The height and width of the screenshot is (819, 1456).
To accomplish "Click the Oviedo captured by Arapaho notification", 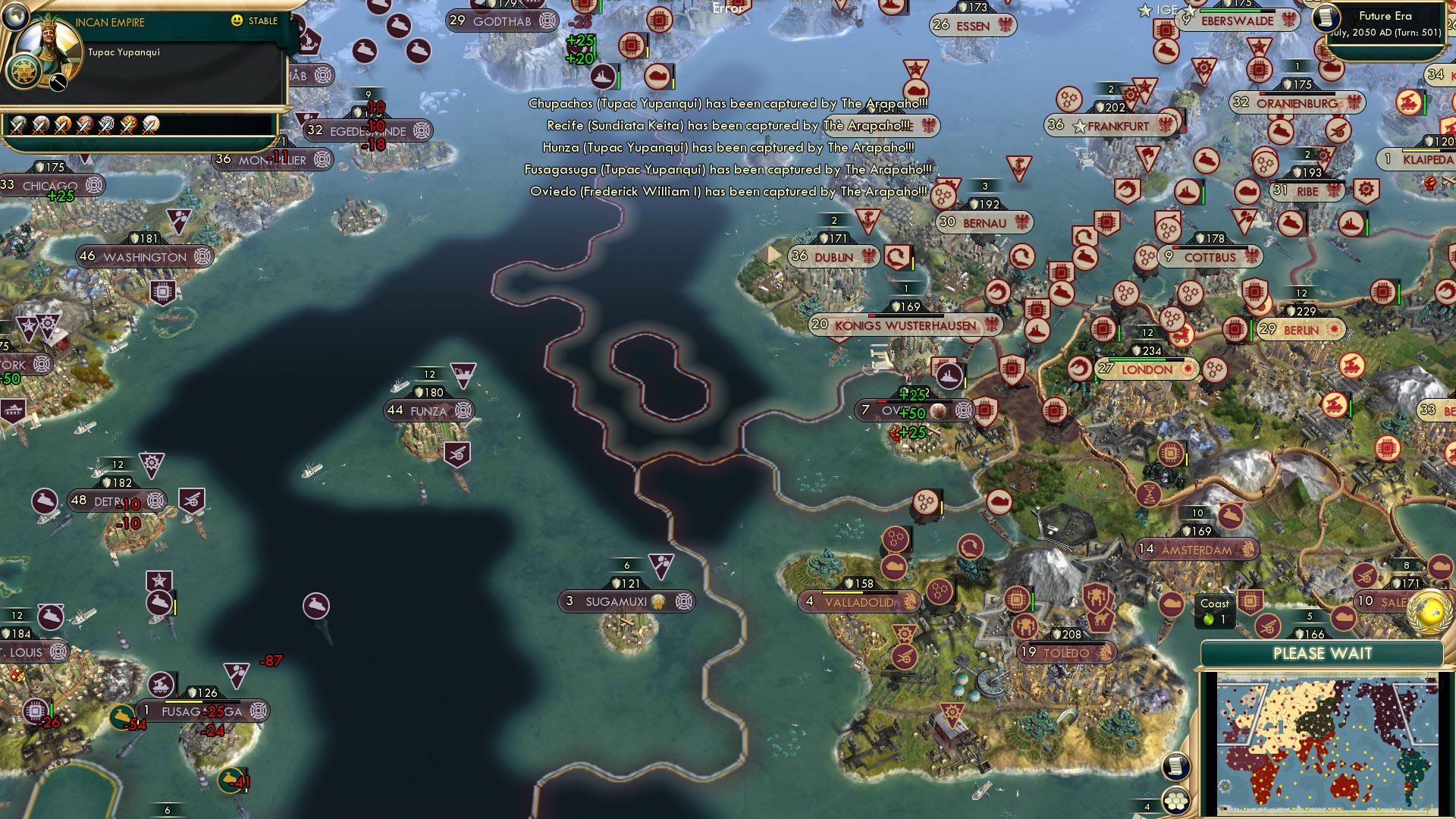I will point(728,192).
